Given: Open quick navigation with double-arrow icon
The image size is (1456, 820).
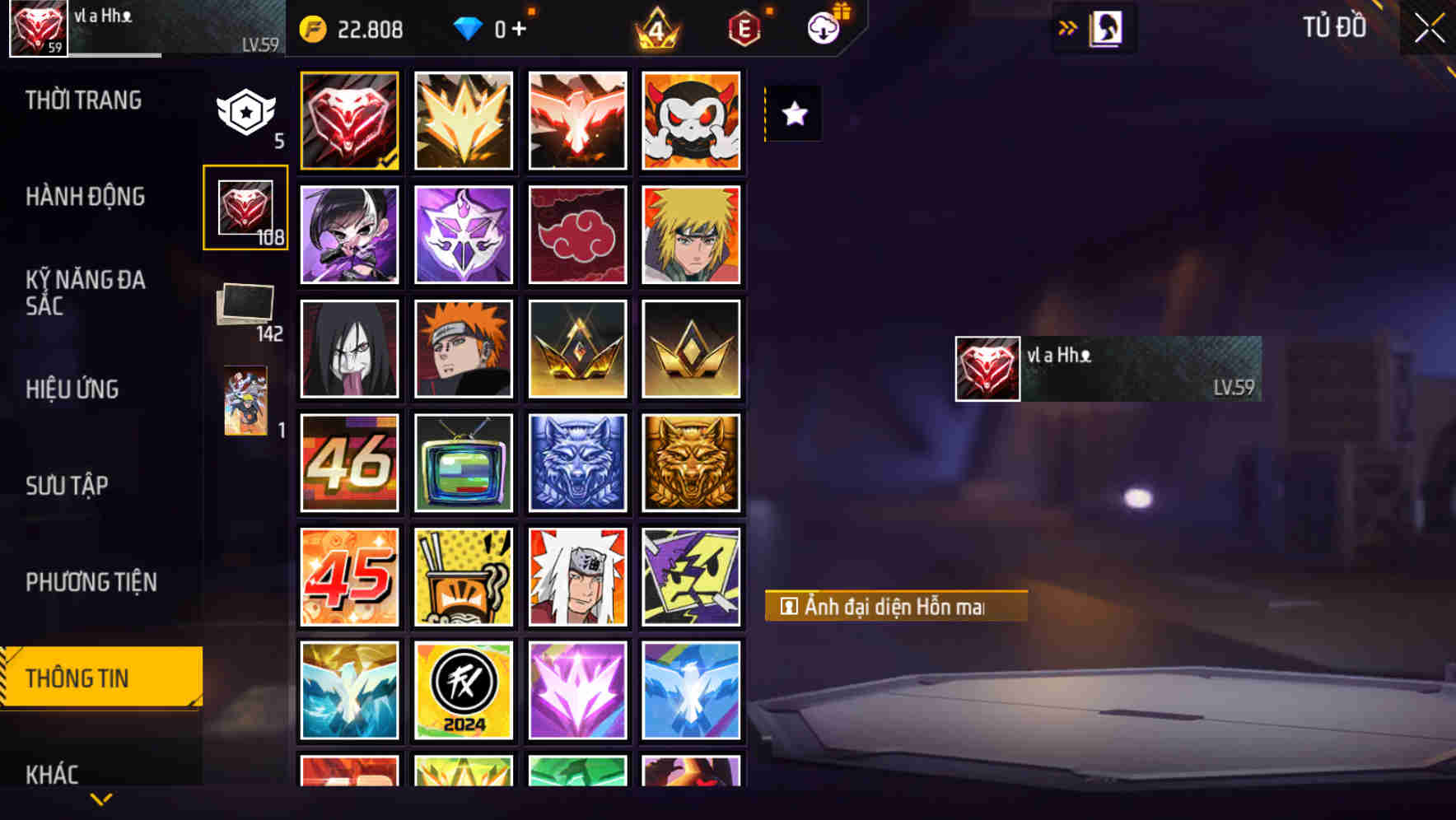Looking at the screenshot, I should click(x=1068, y=26).
